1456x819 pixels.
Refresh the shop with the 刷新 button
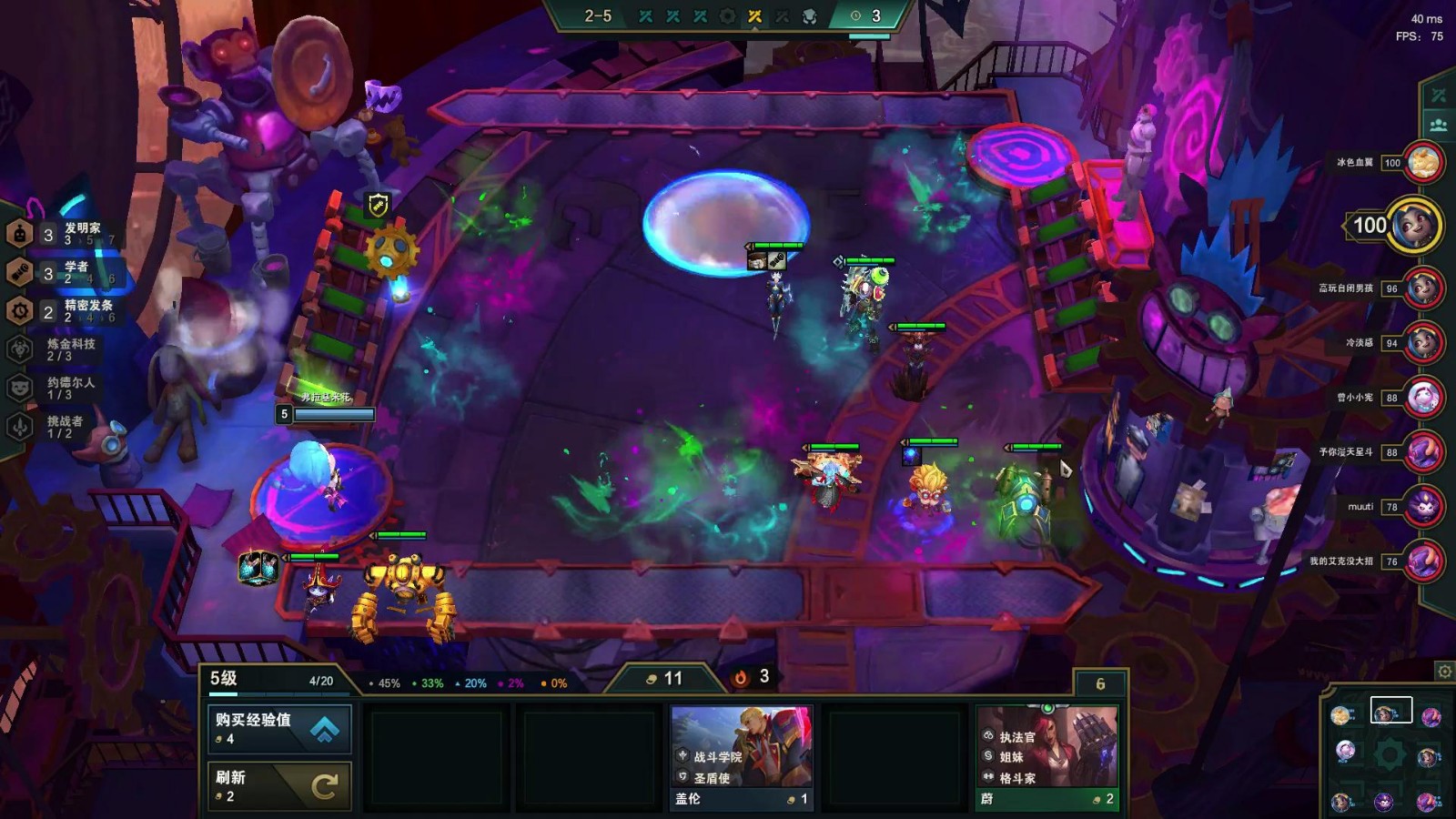click(279, 785)
